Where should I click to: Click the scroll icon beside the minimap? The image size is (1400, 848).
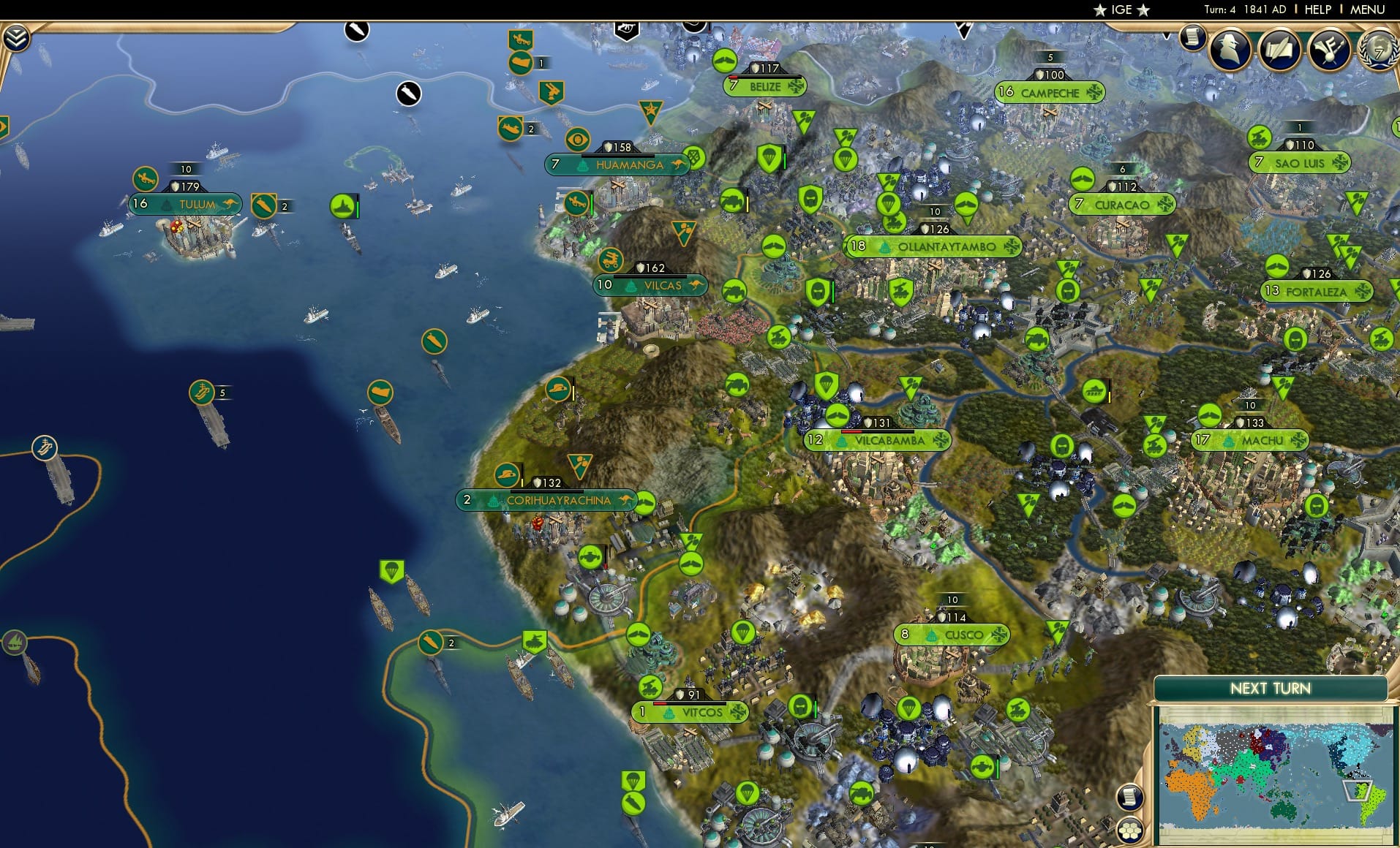[1131, 797]
